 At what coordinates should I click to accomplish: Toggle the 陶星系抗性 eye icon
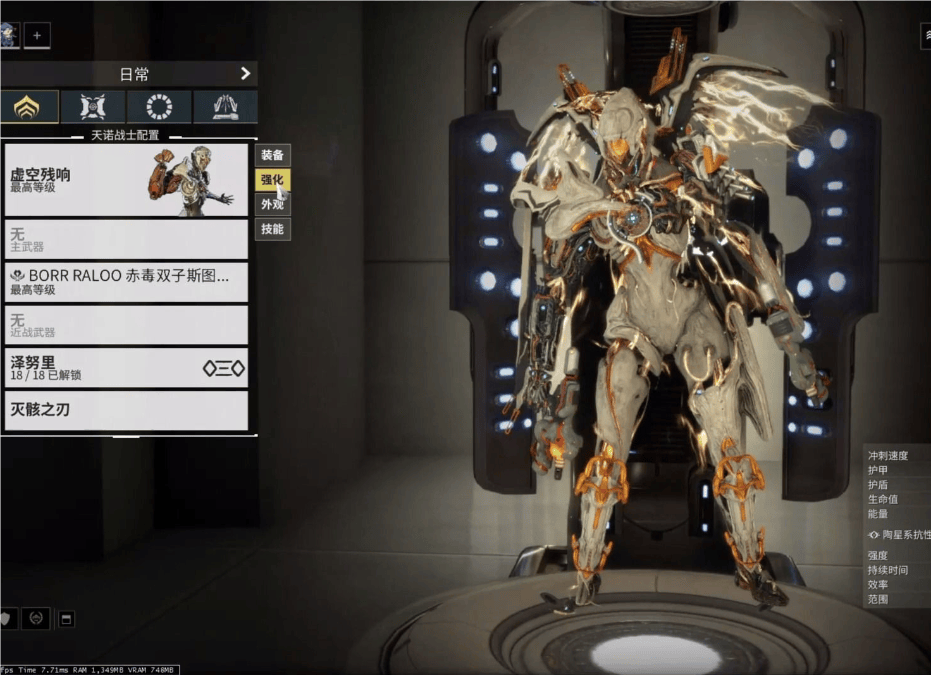pos(874,535)
